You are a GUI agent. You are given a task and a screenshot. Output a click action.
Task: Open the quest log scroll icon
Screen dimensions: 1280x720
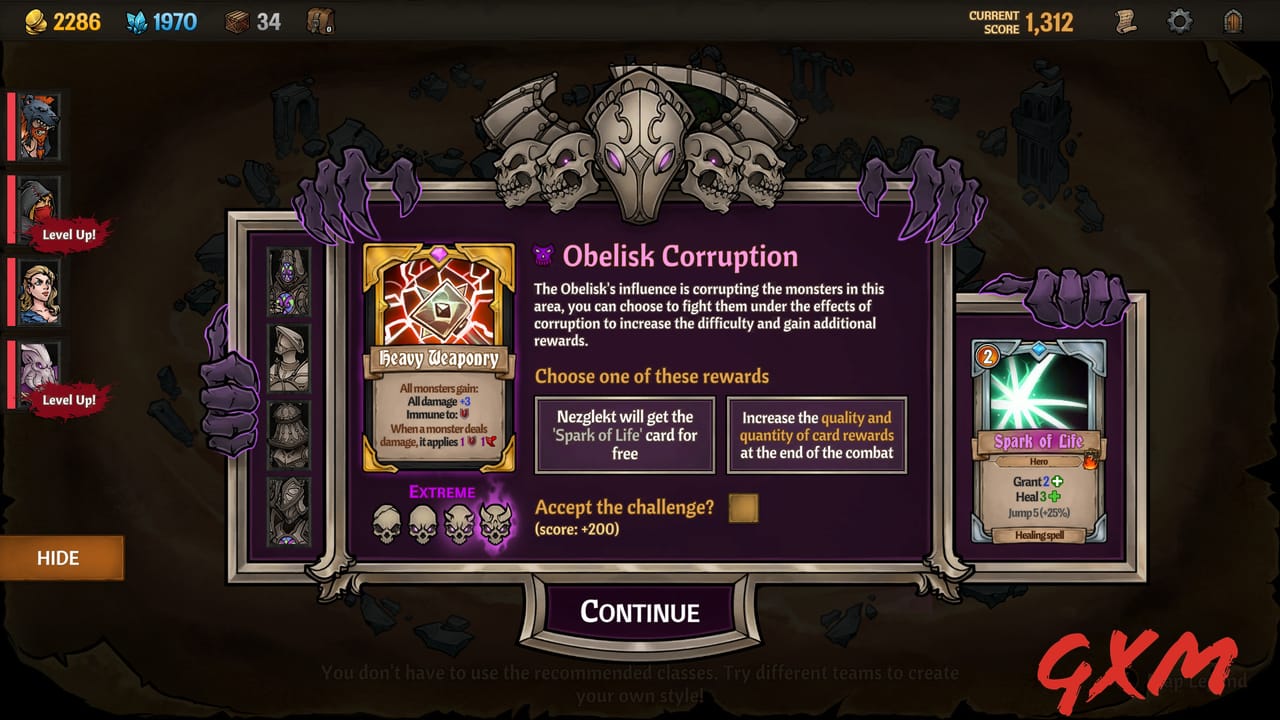click(1125, 21)
